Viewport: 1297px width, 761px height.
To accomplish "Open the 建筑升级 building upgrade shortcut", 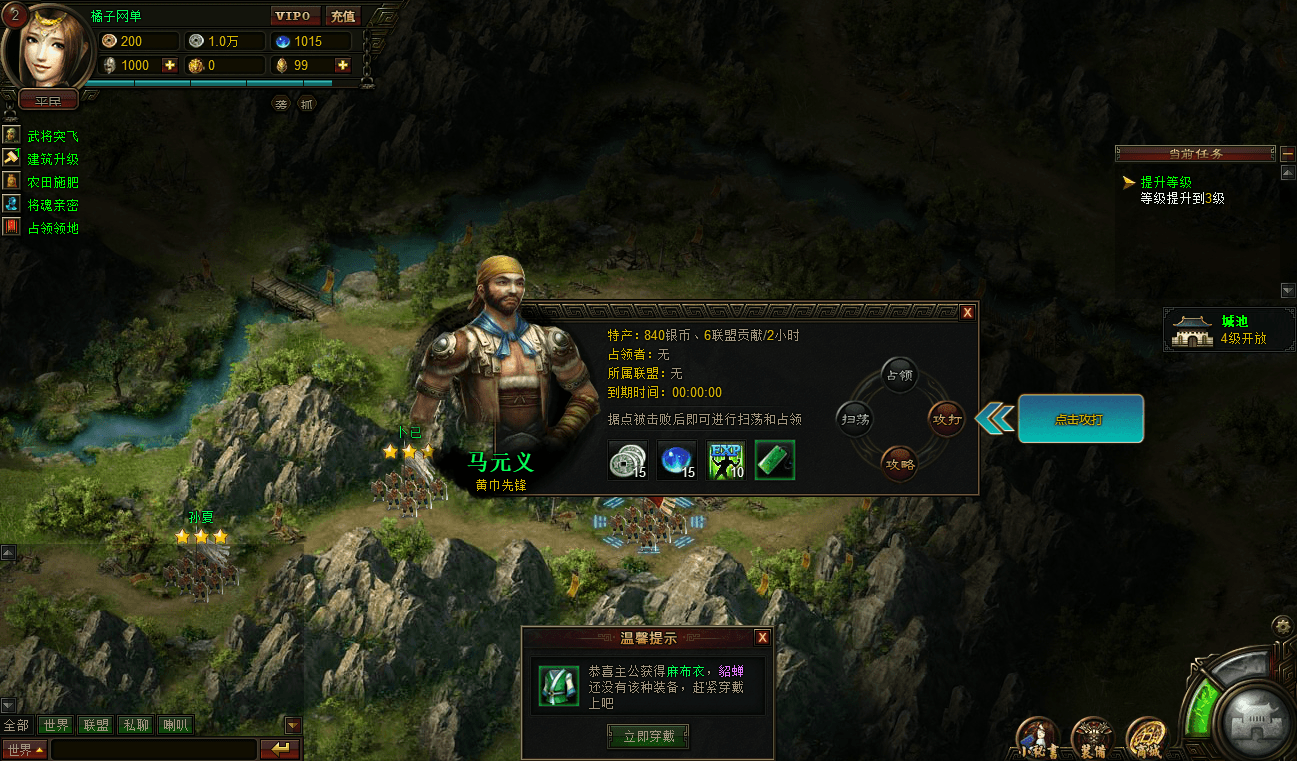I will click(52, 159).
